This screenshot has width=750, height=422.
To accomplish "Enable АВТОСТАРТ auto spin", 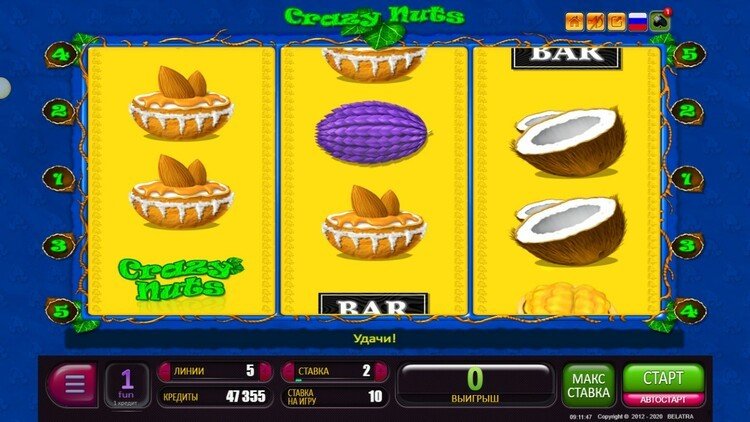I will click(x=663, y=399).
